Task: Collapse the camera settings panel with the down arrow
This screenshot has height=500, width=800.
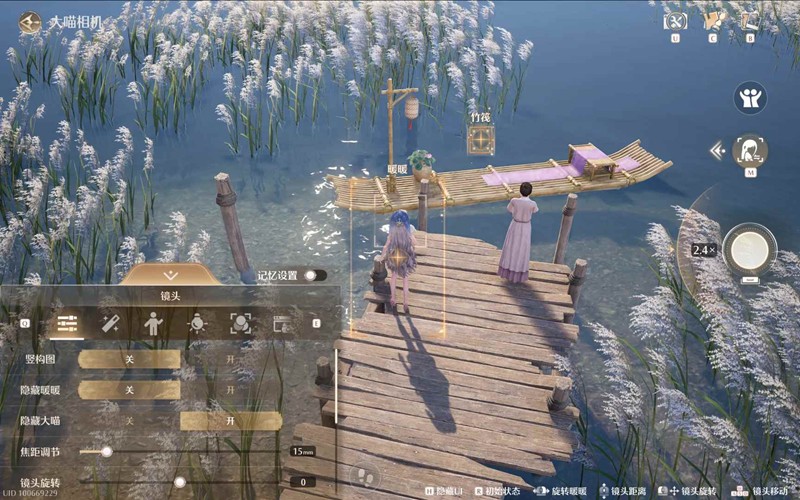Action: pos(170,275)
